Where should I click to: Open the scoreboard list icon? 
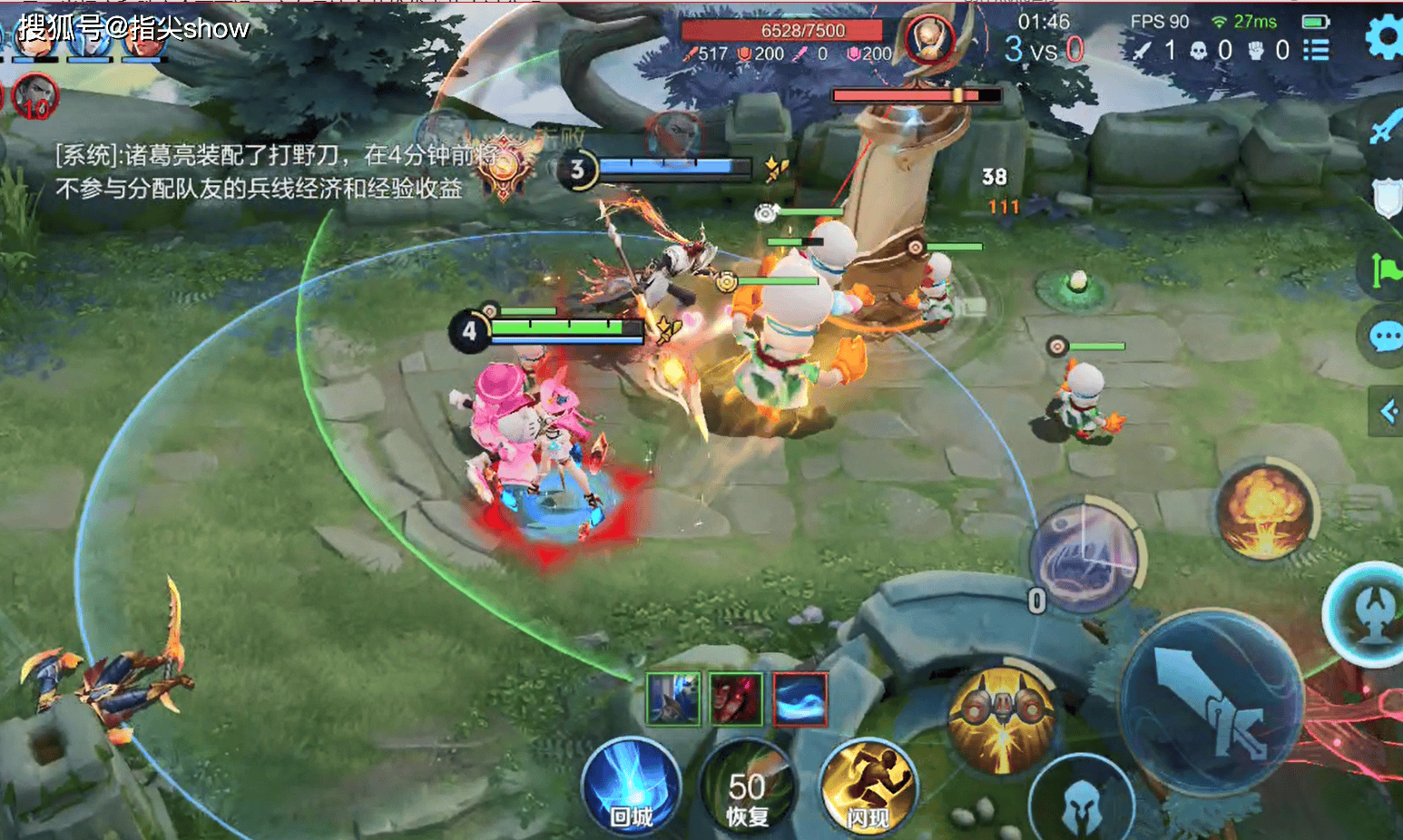1316,50
